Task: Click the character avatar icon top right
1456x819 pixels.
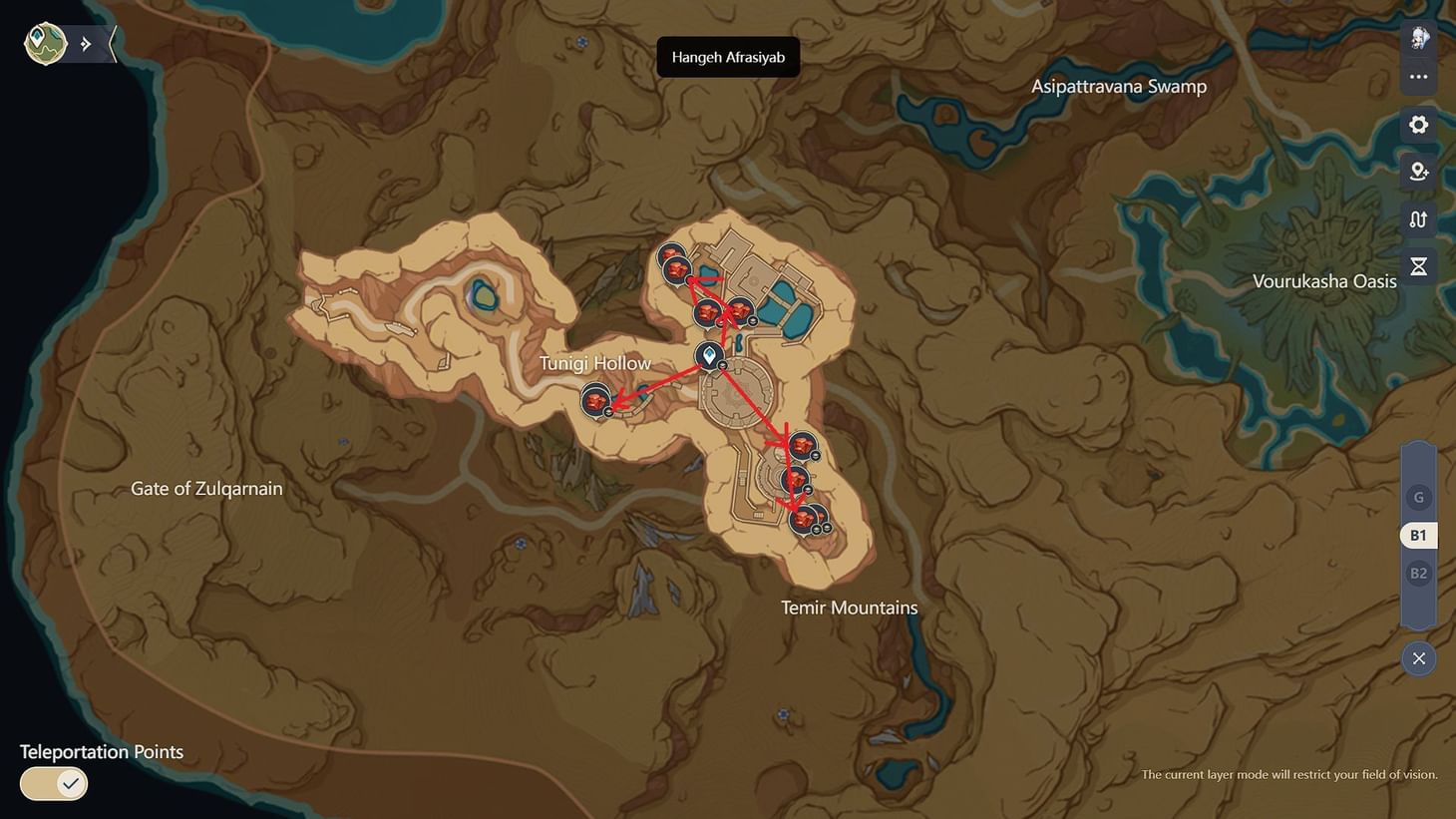Action: 1418,38
